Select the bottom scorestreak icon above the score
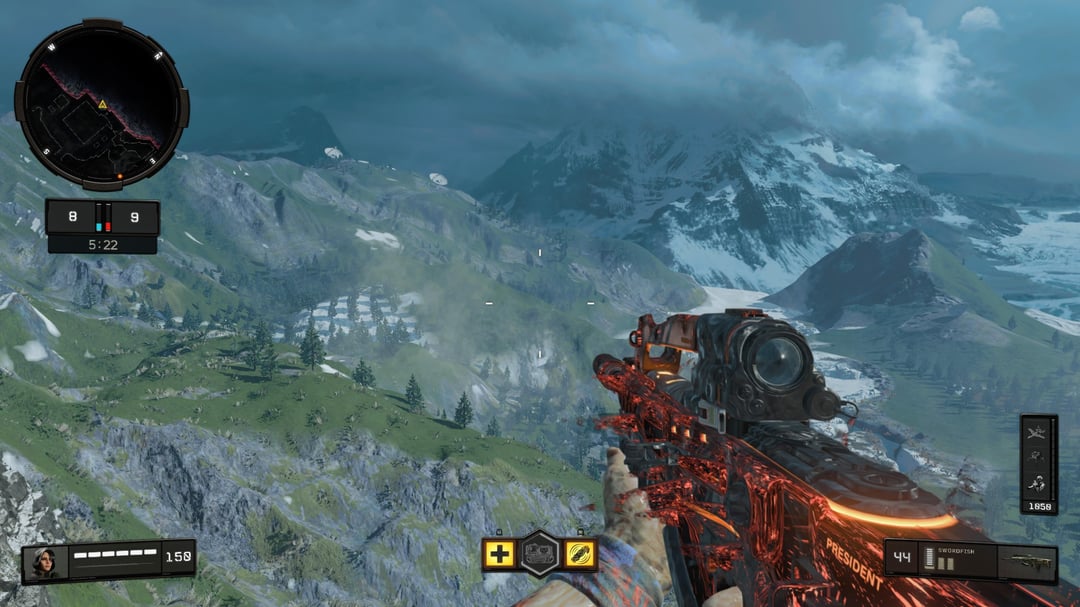Viewport: 1080px width, 607px height. (1038, 483)
